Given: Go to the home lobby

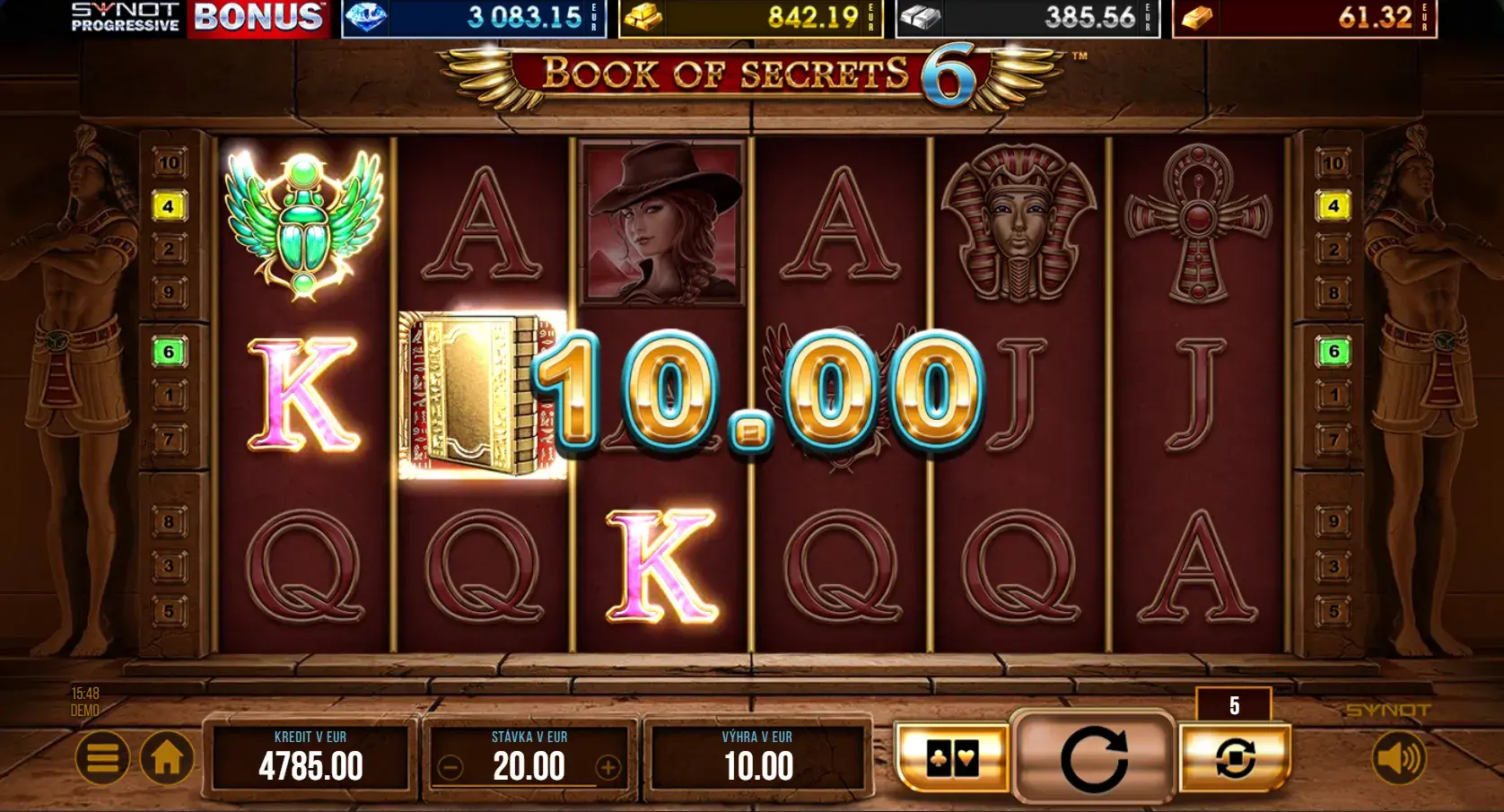Looking at the screenshot, I should click(167, 758).
